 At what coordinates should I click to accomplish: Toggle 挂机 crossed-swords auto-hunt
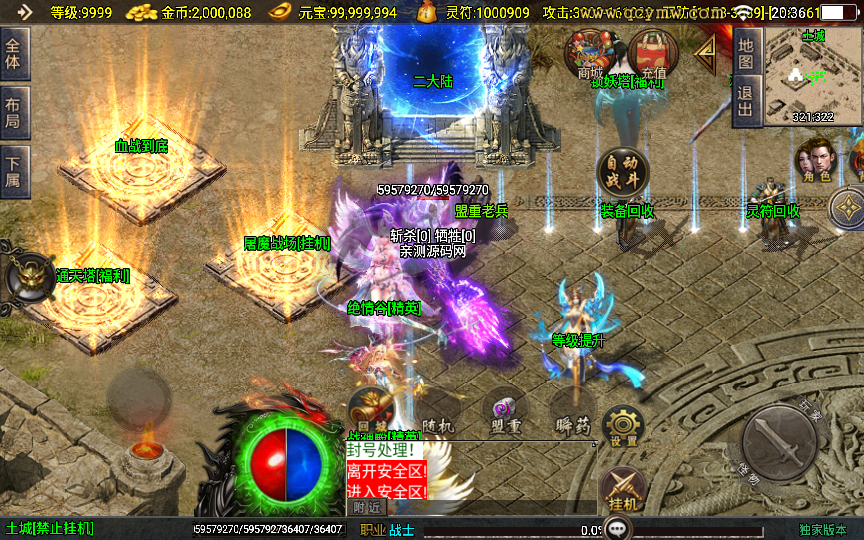click(622, 492)
